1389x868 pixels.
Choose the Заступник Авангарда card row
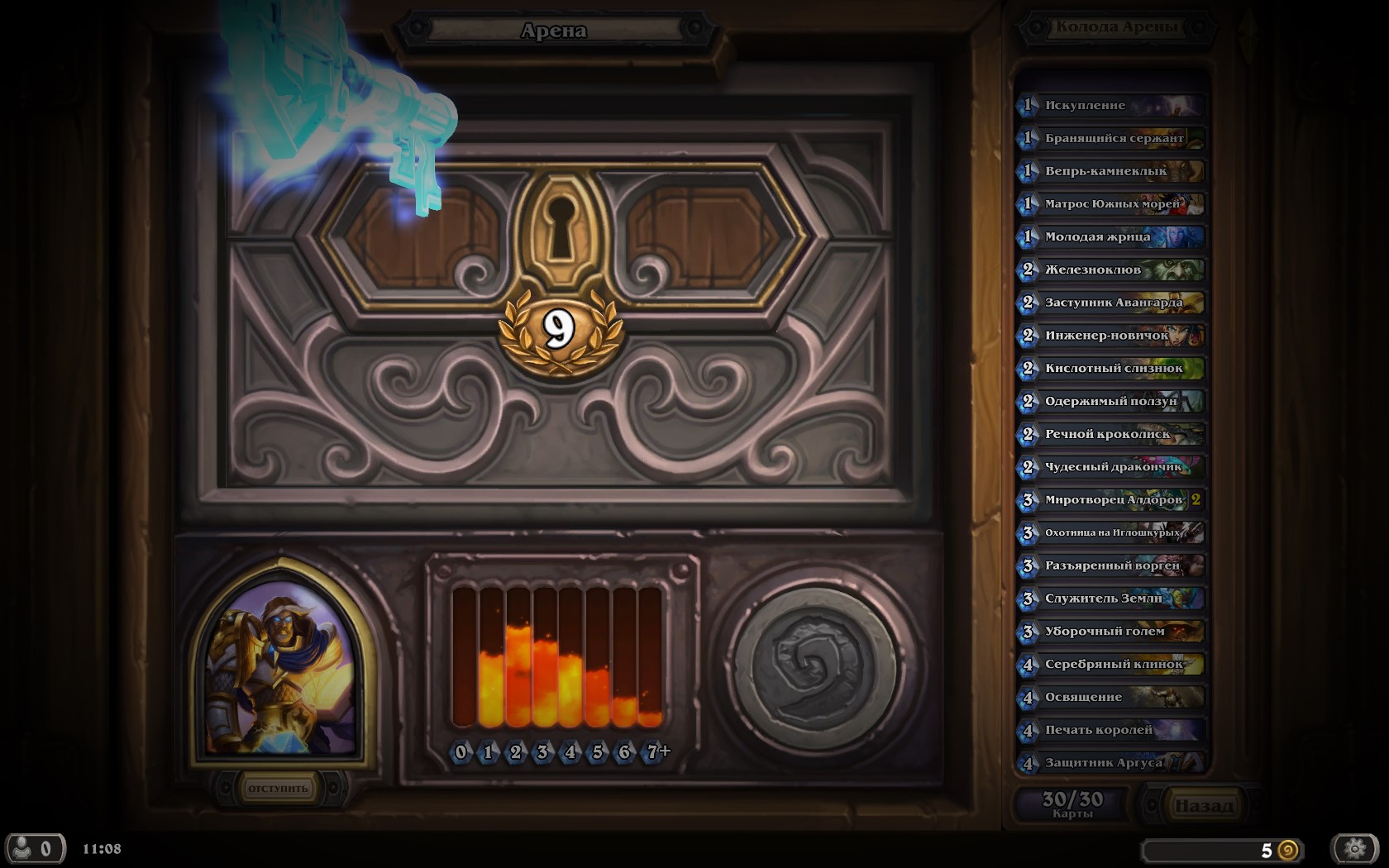(1110, 303)
